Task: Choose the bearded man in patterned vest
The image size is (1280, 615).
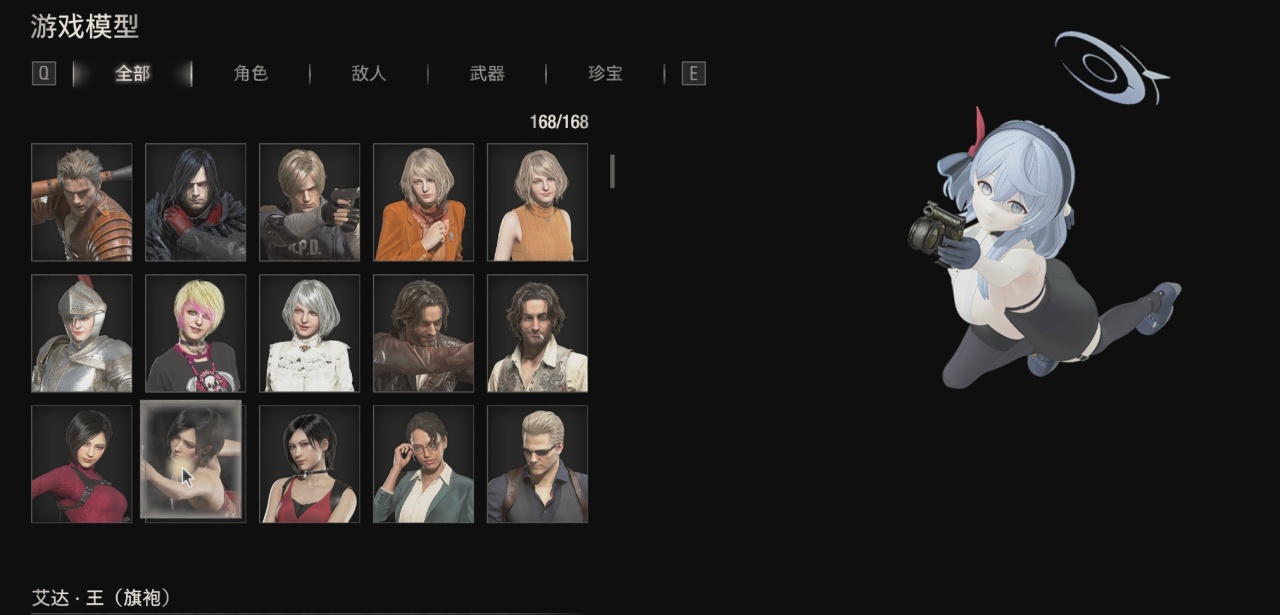Action: coord(538,333)
